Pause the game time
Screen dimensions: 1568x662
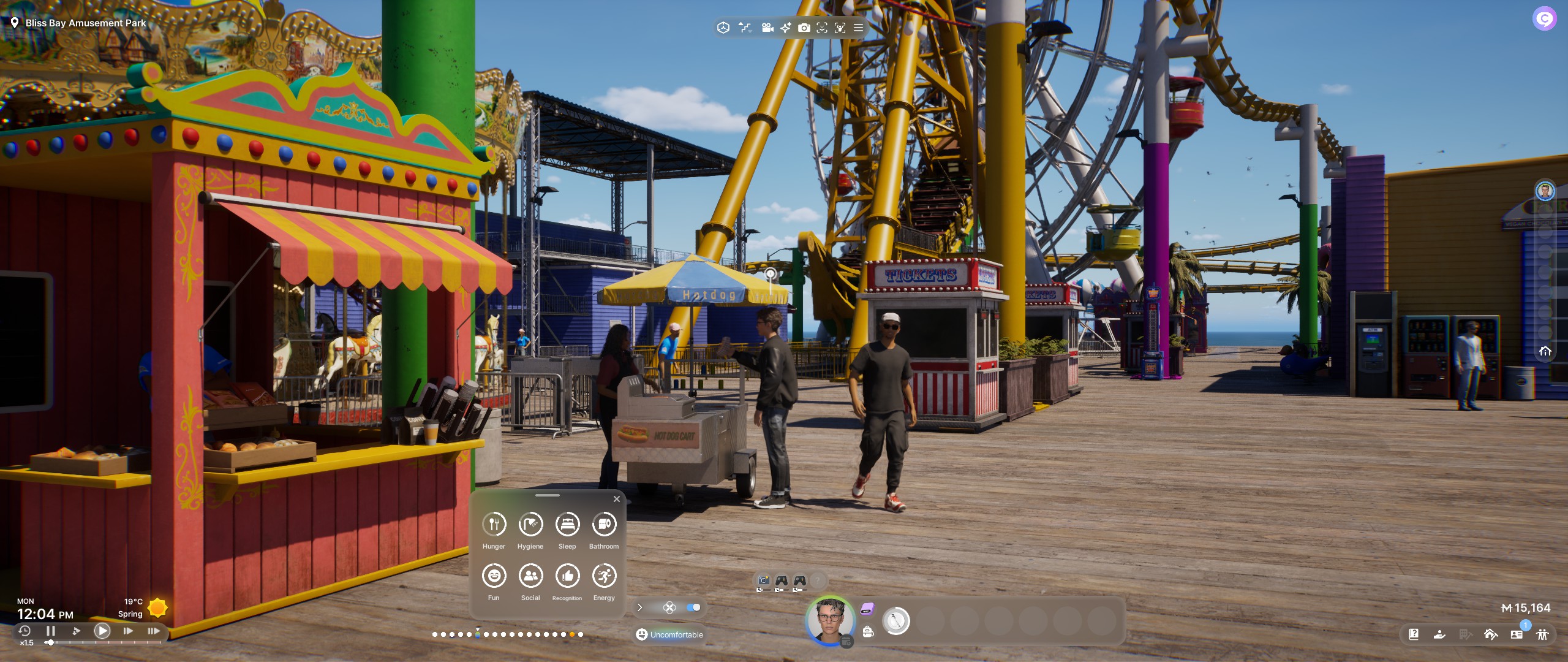click(x=51, y=631)
